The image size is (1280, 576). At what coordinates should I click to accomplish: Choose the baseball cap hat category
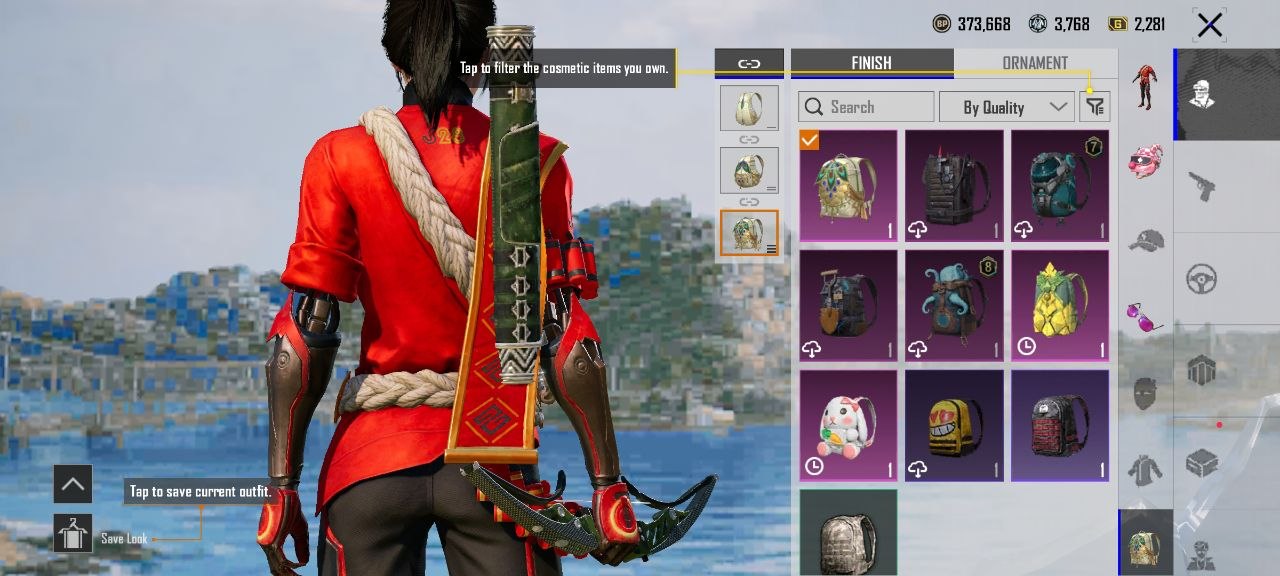1146,240
